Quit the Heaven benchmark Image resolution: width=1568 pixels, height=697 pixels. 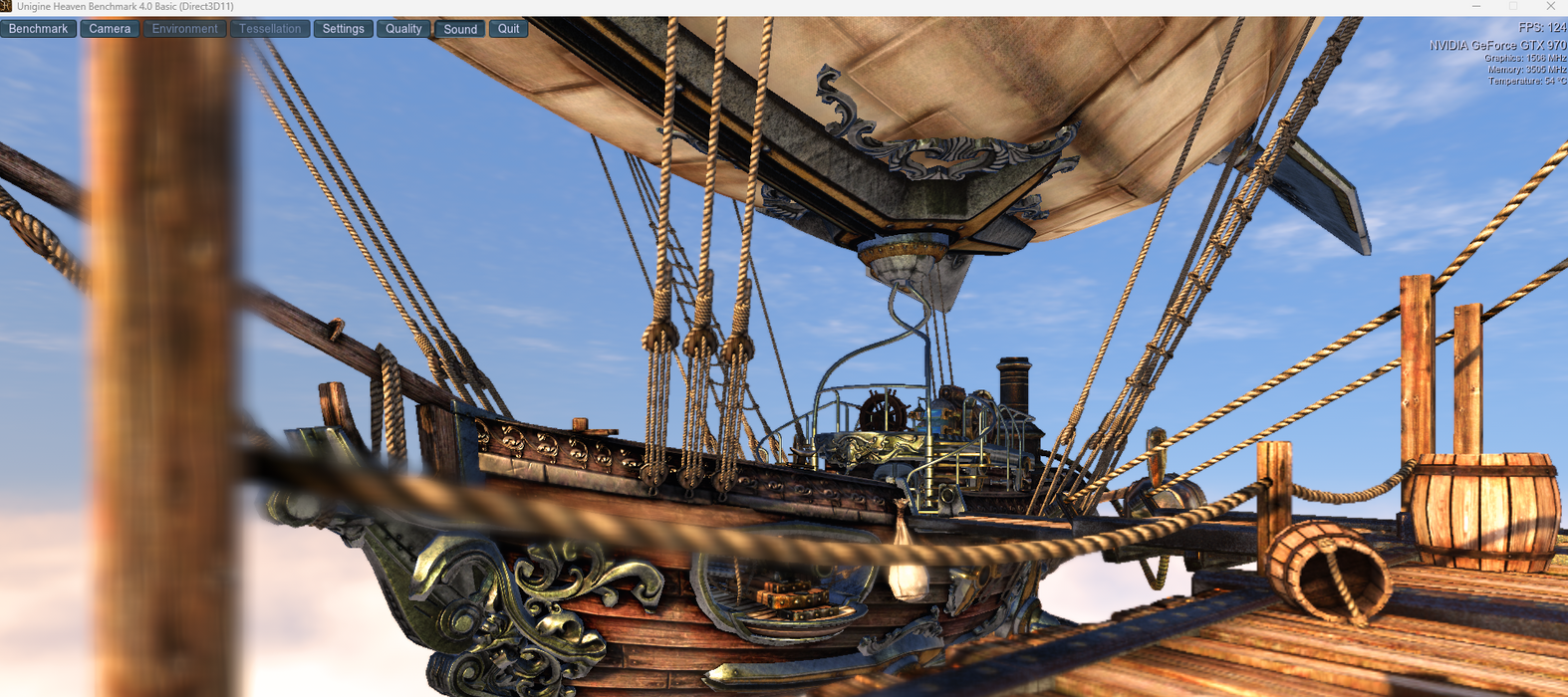click(x=508, y=29)
